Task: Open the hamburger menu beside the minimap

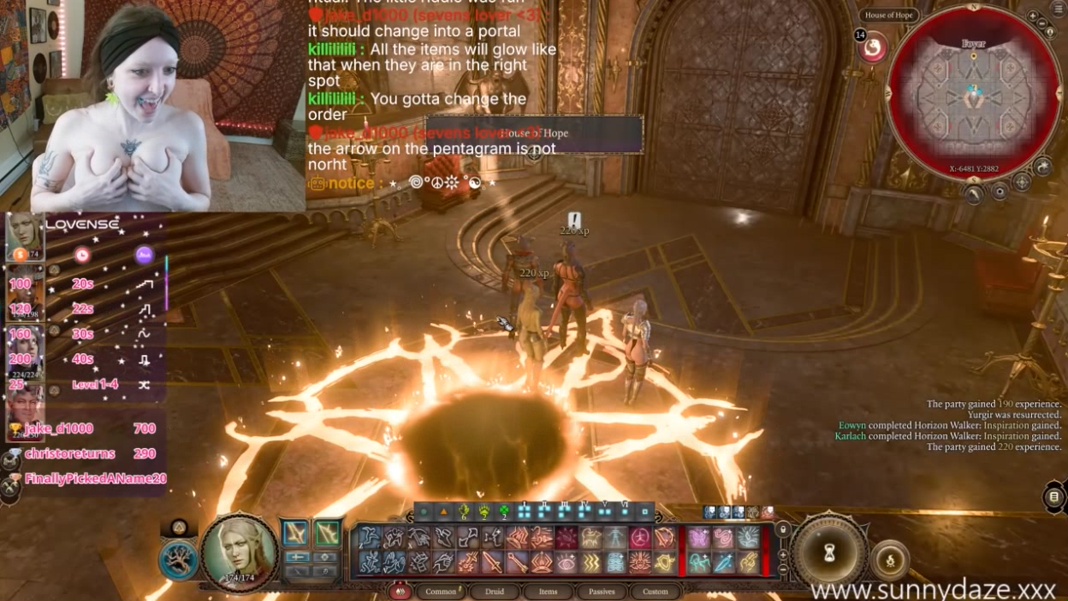Action: pyautogui.click(x=1059, y=9)
